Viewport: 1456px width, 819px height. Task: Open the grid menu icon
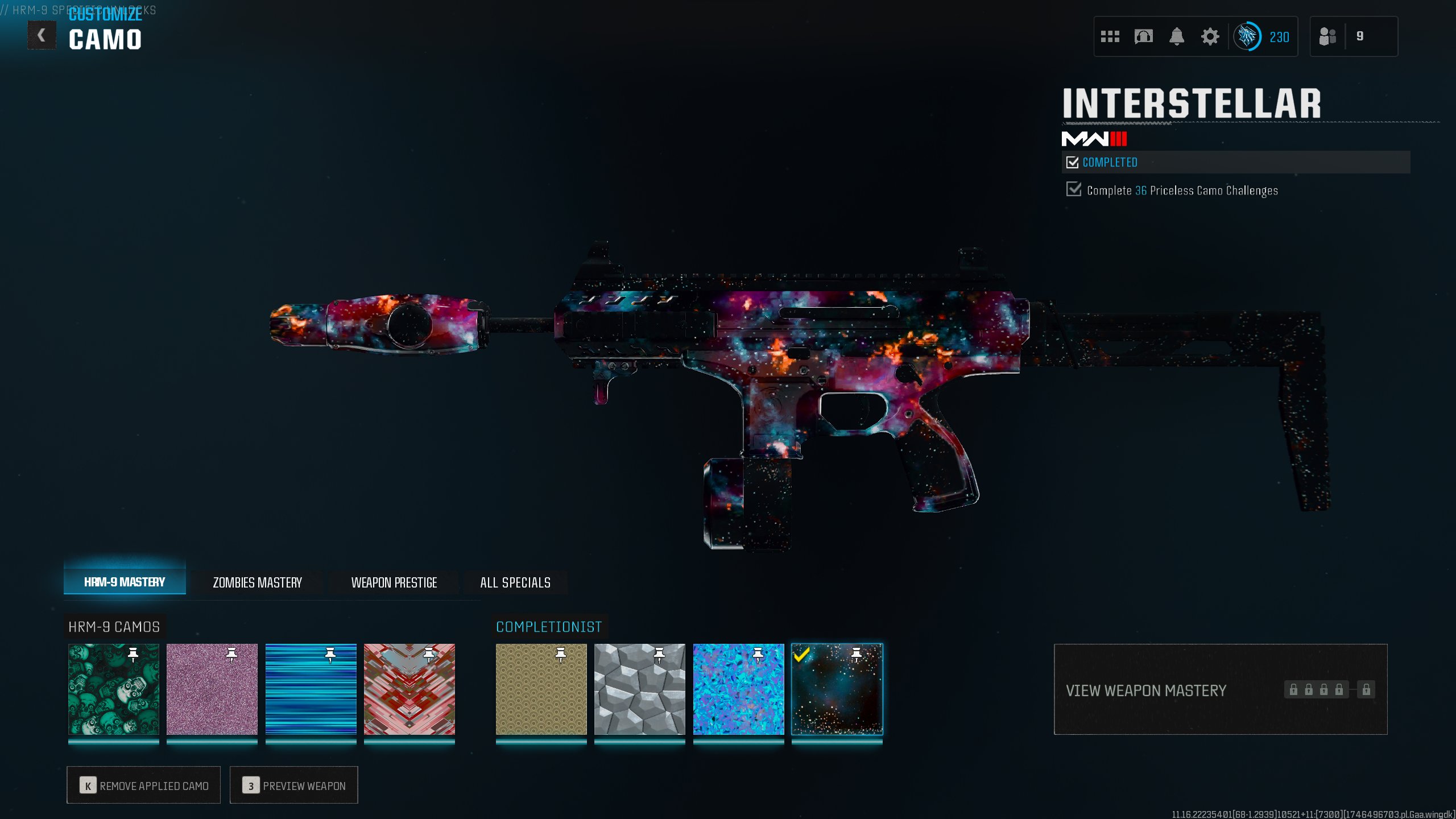pos(1110,37)
